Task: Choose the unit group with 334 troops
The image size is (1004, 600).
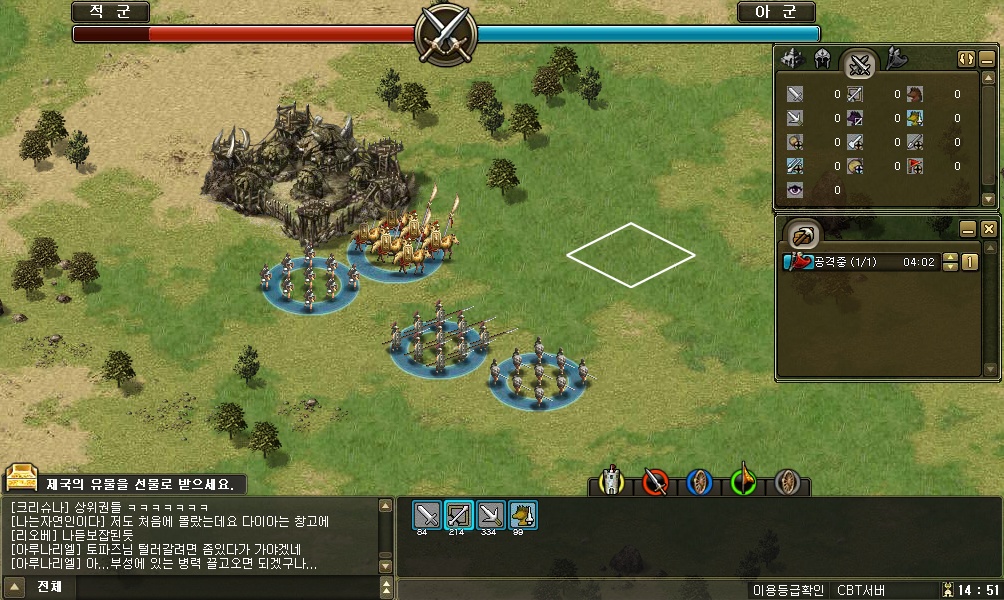Action: [x=491, y=515]
